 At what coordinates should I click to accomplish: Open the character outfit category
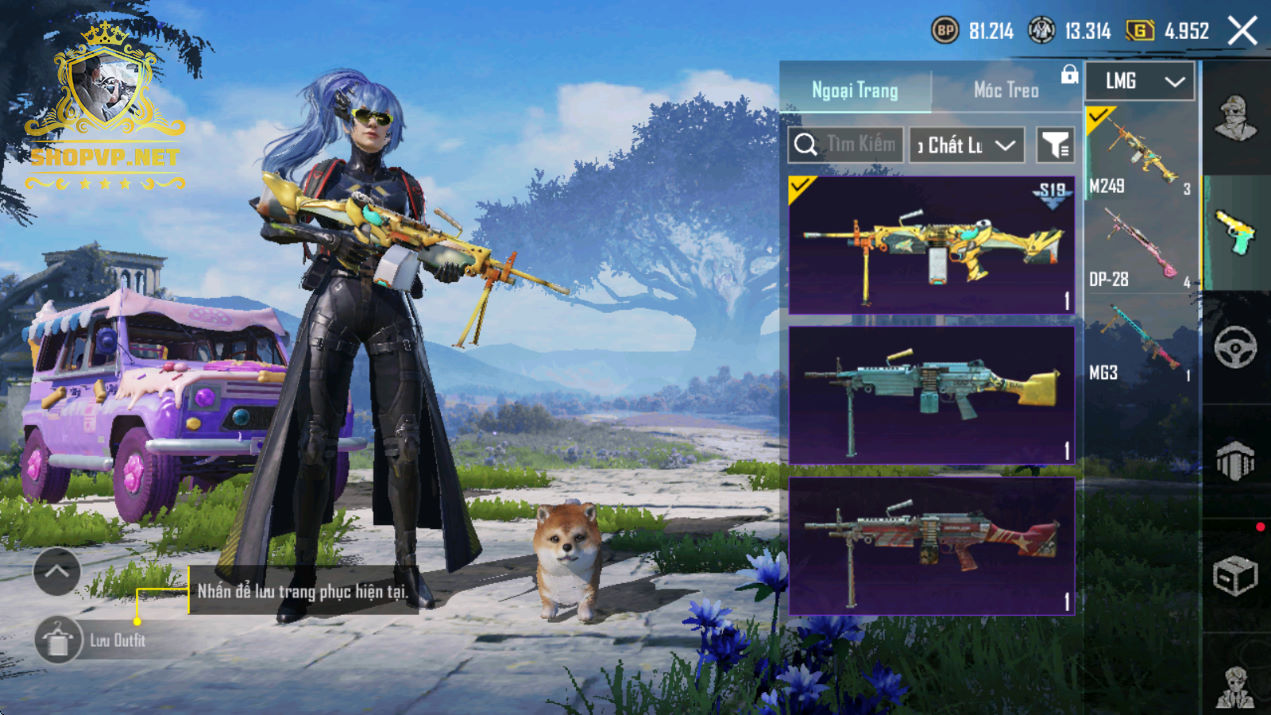point(1236,120)
